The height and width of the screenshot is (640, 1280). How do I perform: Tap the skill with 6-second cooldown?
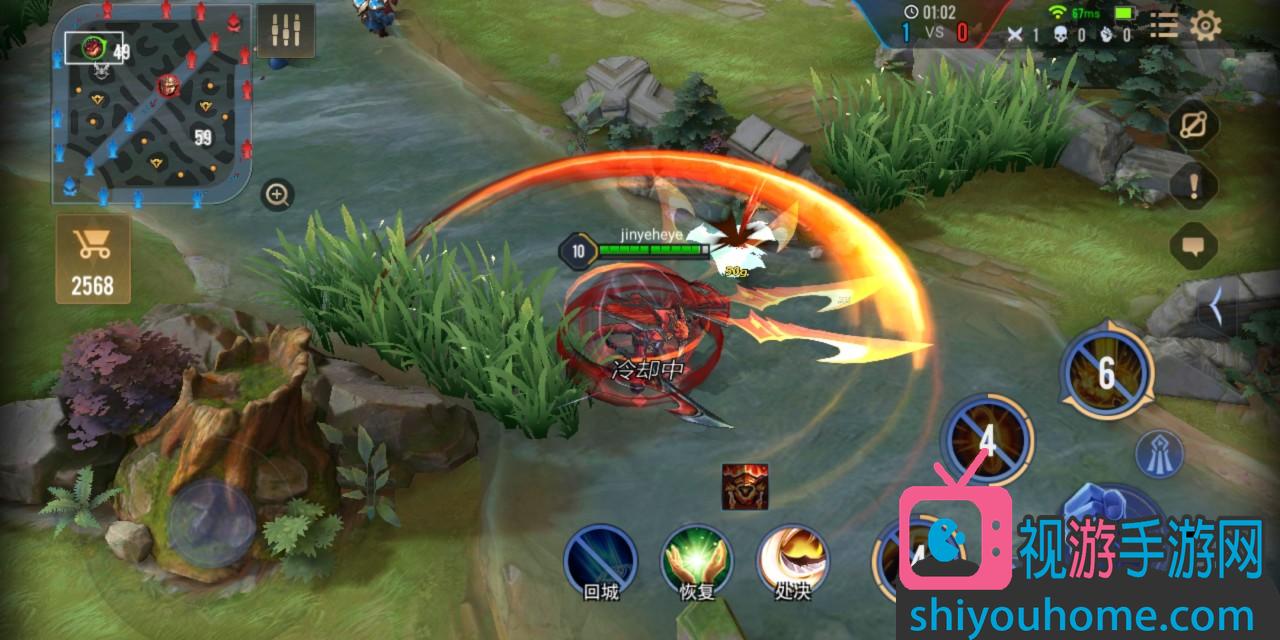[x=1106, y=373]
